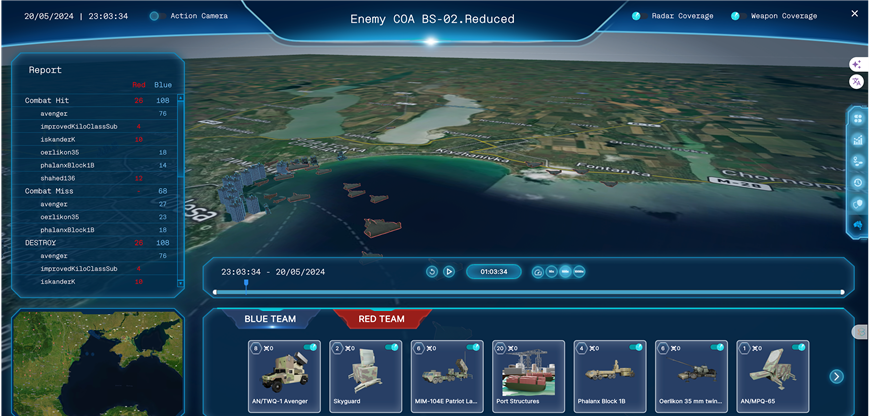The height and width of the screenshot is (416, 870).
Task: Select the AN/TWQ-1 Avenger unit card
Action: coord(284,377)
